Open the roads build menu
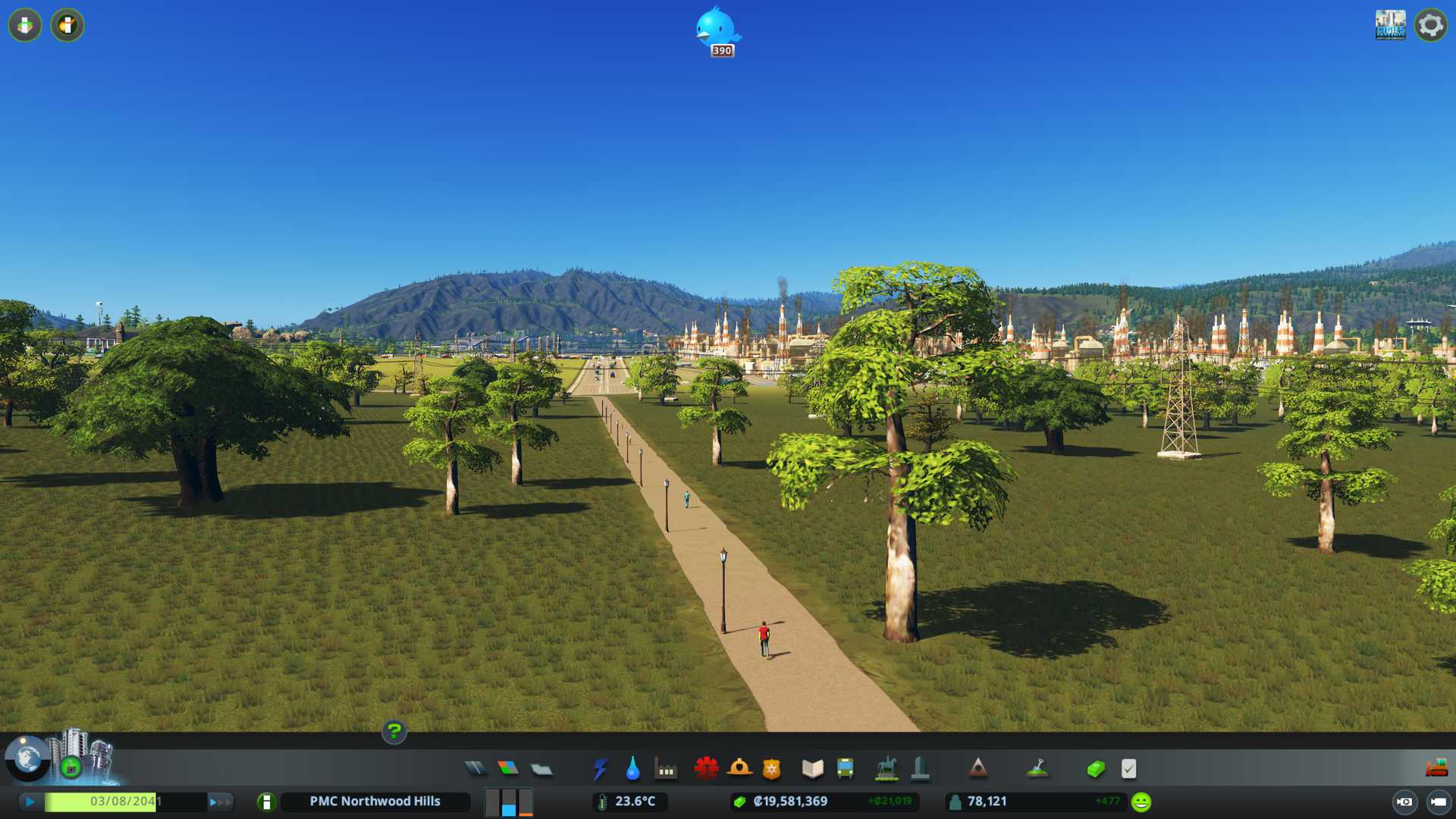 [475, 769]
